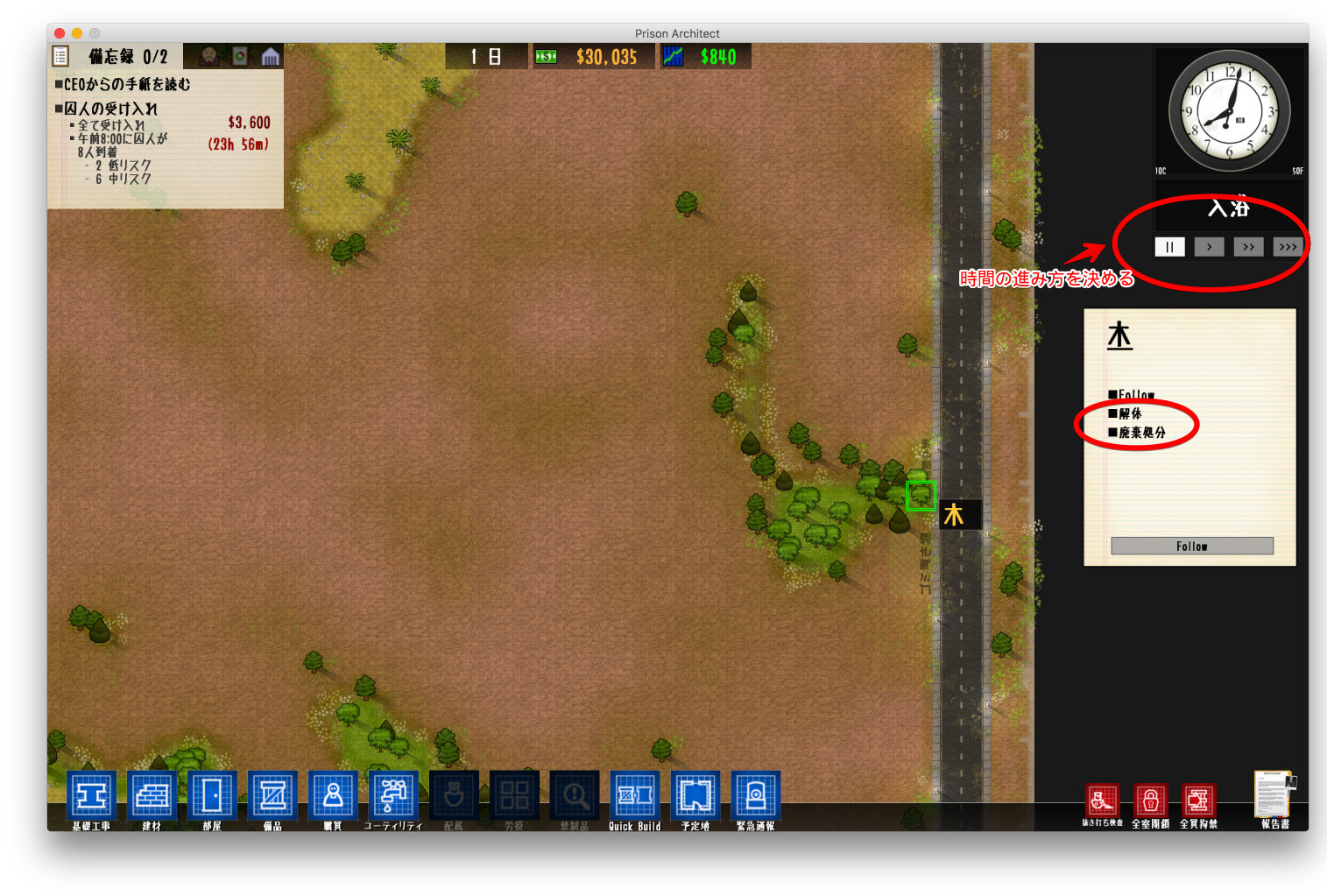
Task: Pause the game clock
Action: click(1169, 246)
